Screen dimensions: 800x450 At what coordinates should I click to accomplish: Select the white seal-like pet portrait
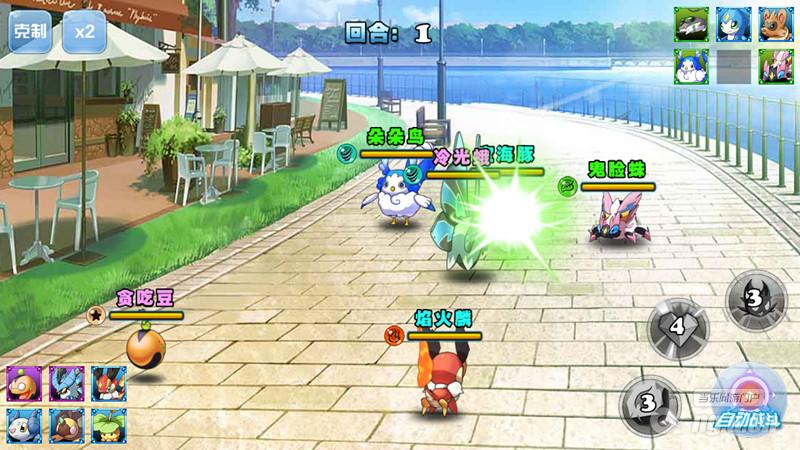point(22,424)
